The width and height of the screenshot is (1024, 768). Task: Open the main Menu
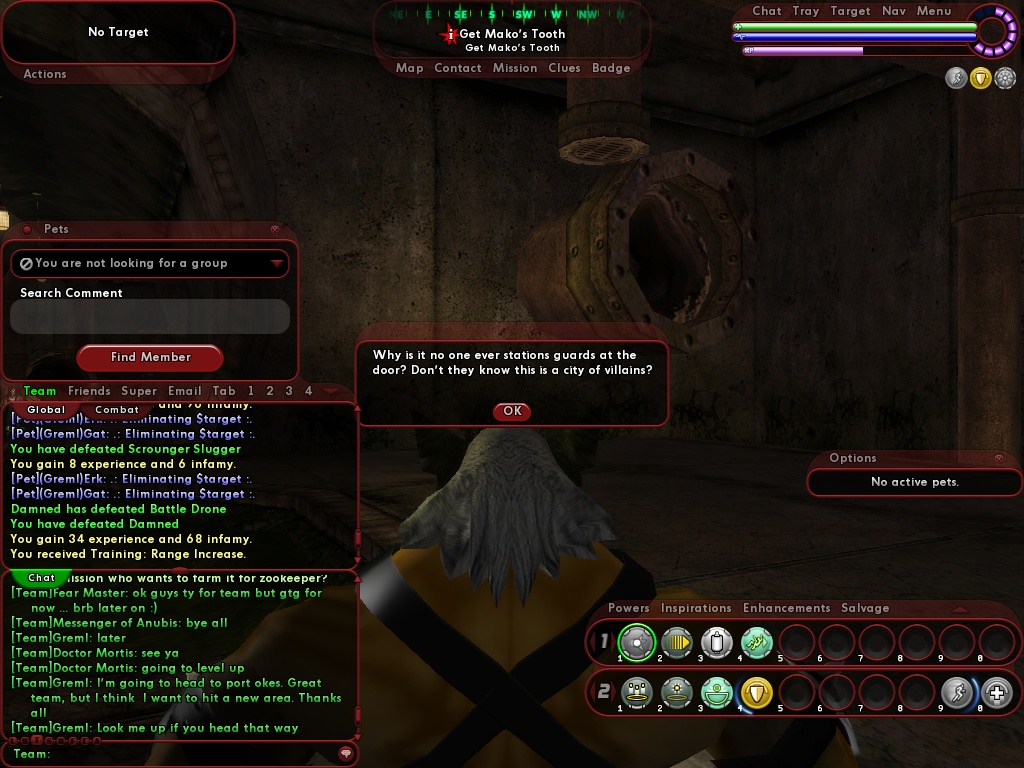[934, 11]
